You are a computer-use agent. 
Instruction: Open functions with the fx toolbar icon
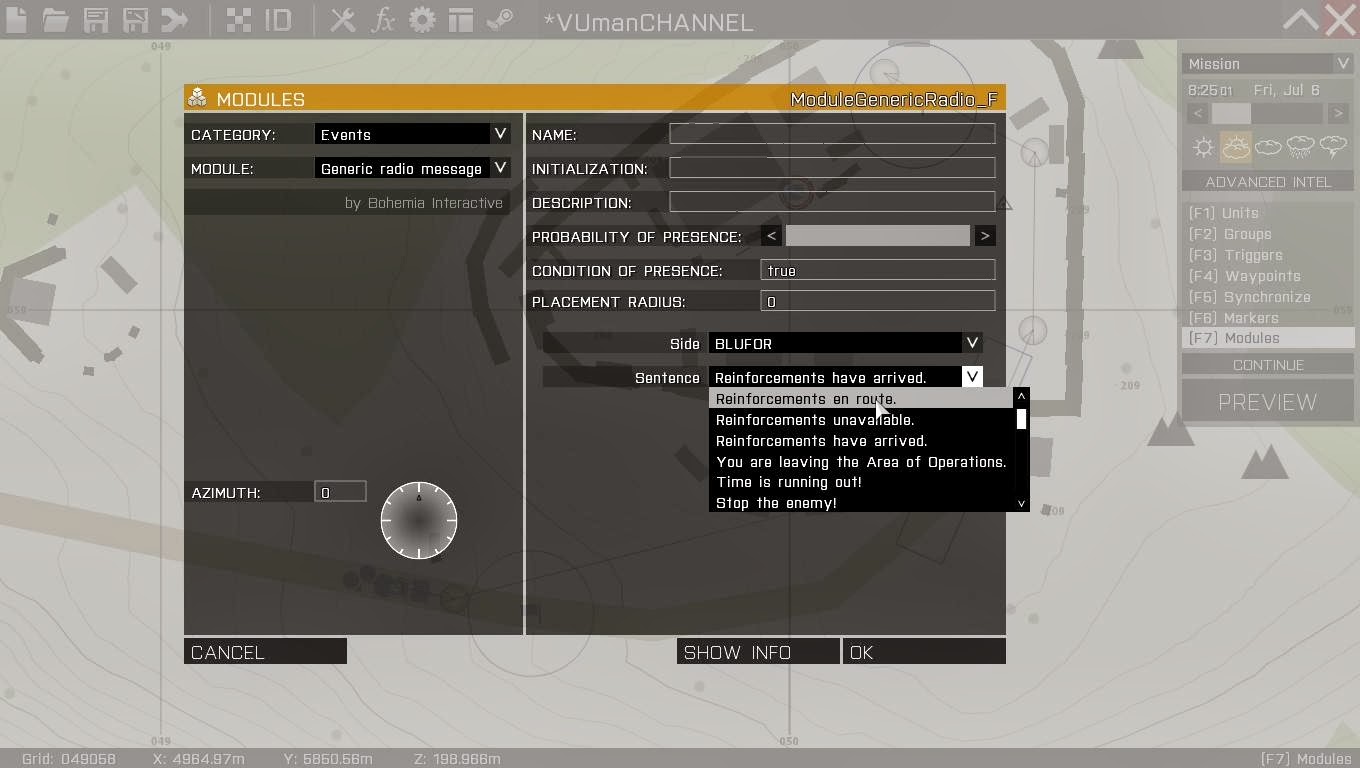[383, 19]
